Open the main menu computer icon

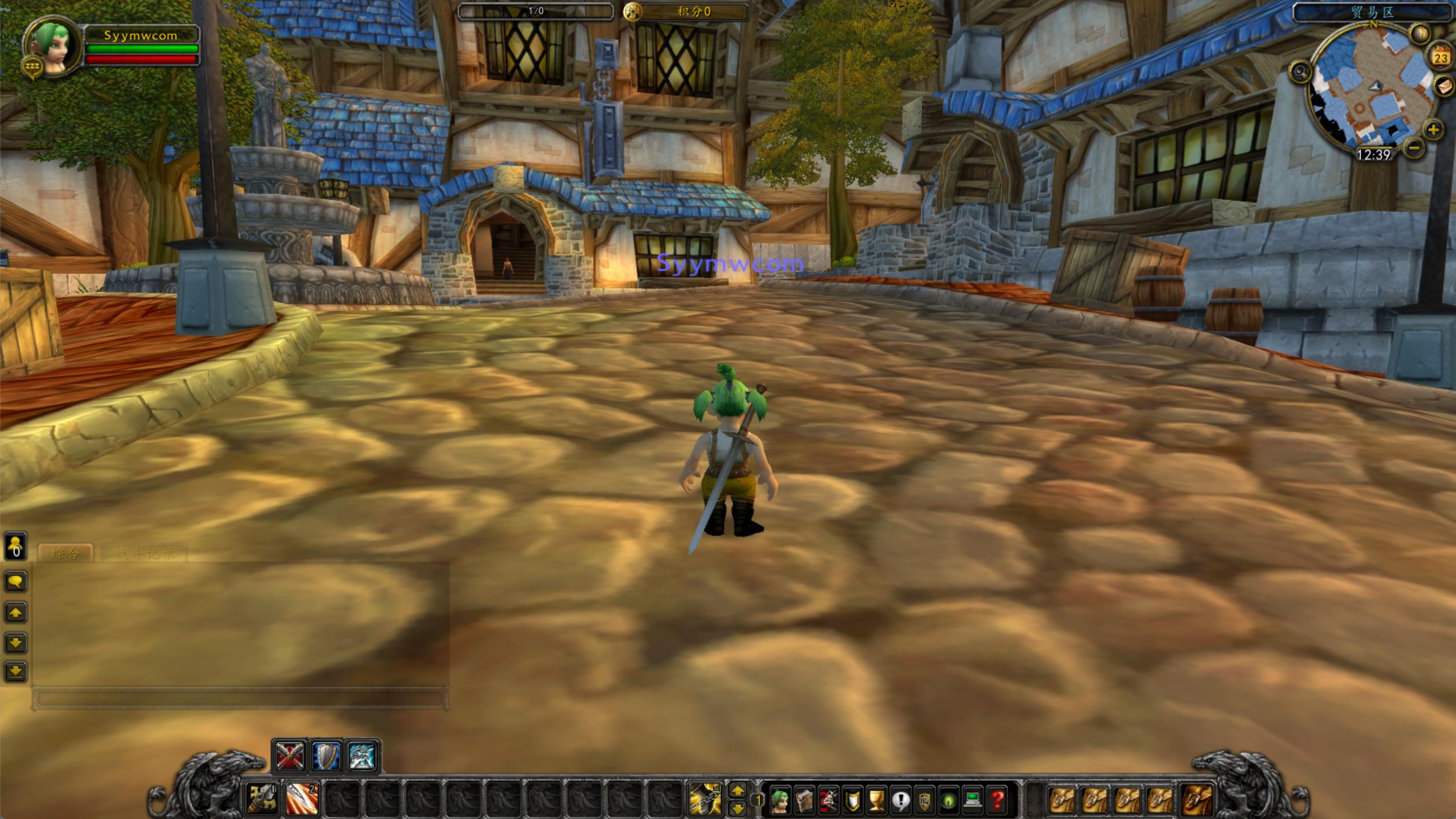973,801
